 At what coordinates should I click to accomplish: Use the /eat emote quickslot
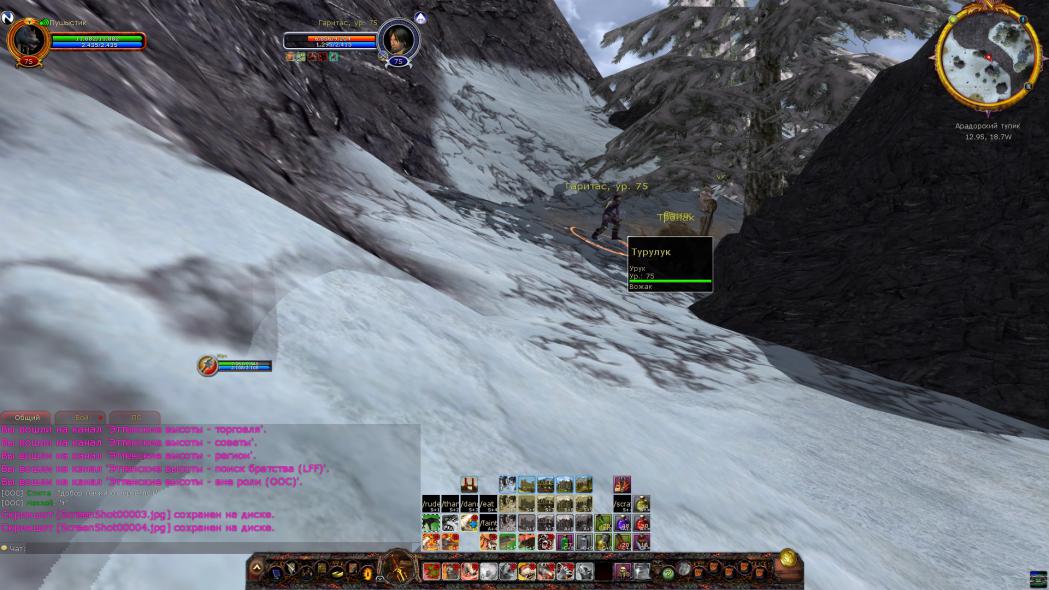pos(488,504)
